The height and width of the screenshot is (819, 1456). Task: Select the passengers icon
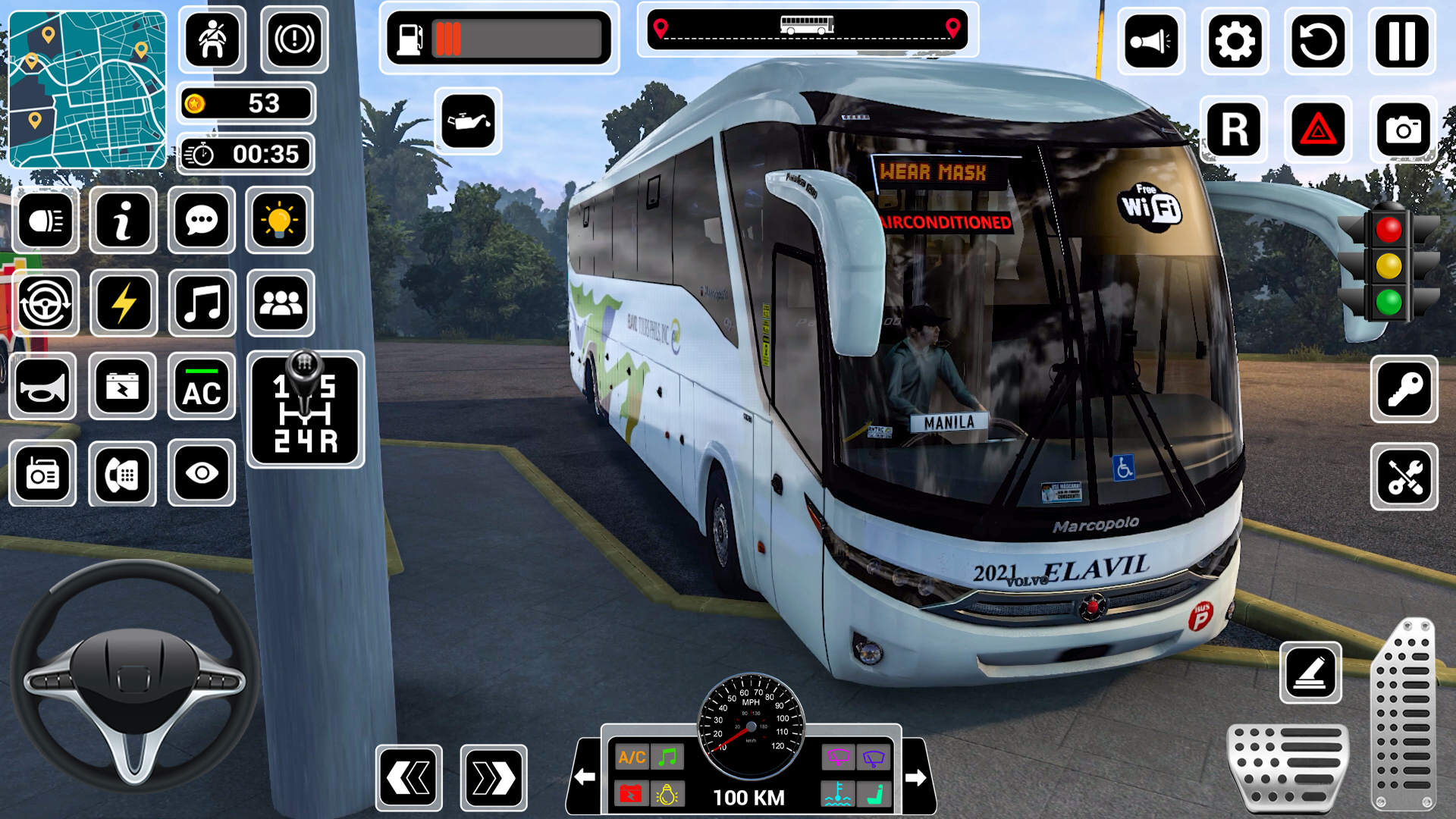[280, 301]
